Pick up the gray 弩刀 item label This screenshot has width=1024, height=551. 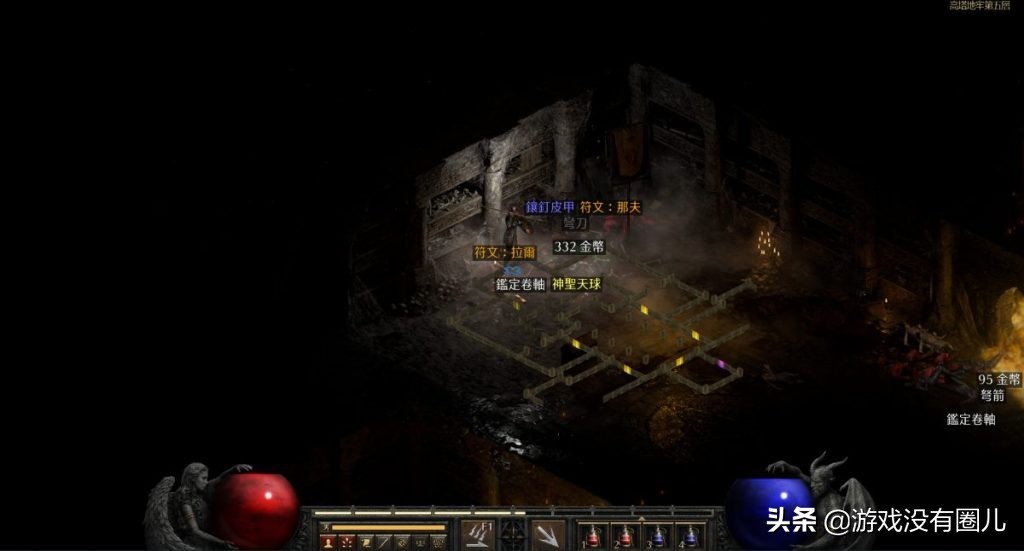click(x=576, y=224)
